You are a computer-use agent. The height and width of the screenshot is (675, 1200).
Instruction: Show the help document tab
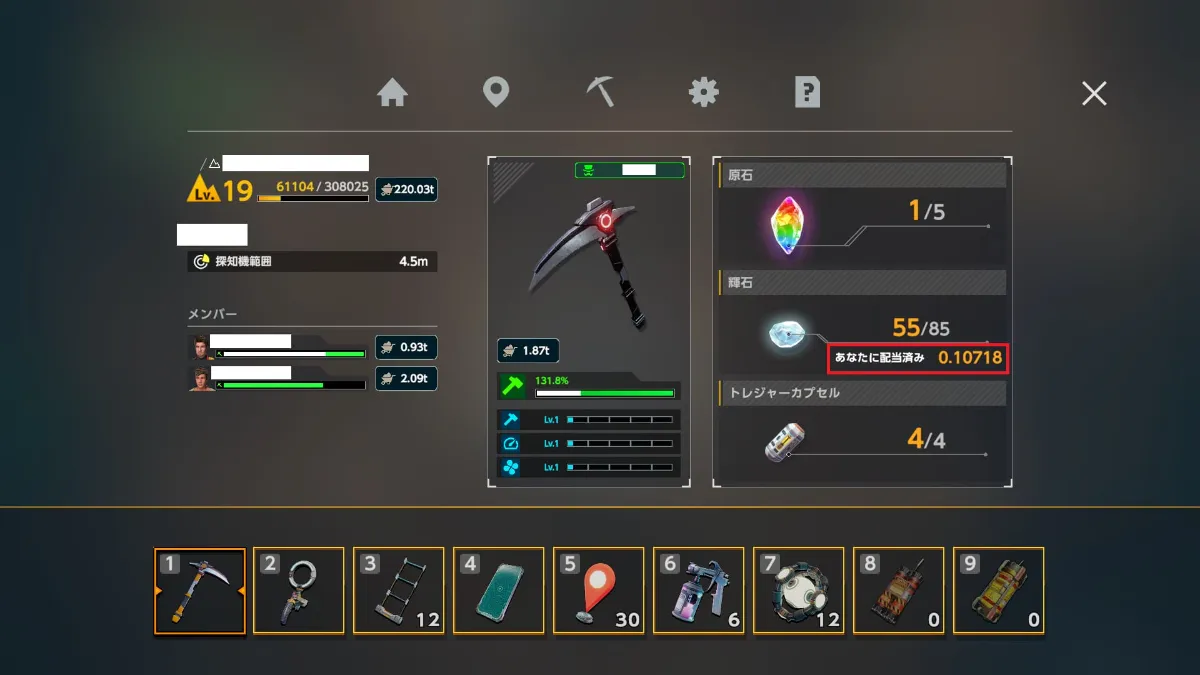(x=807, y=93)
